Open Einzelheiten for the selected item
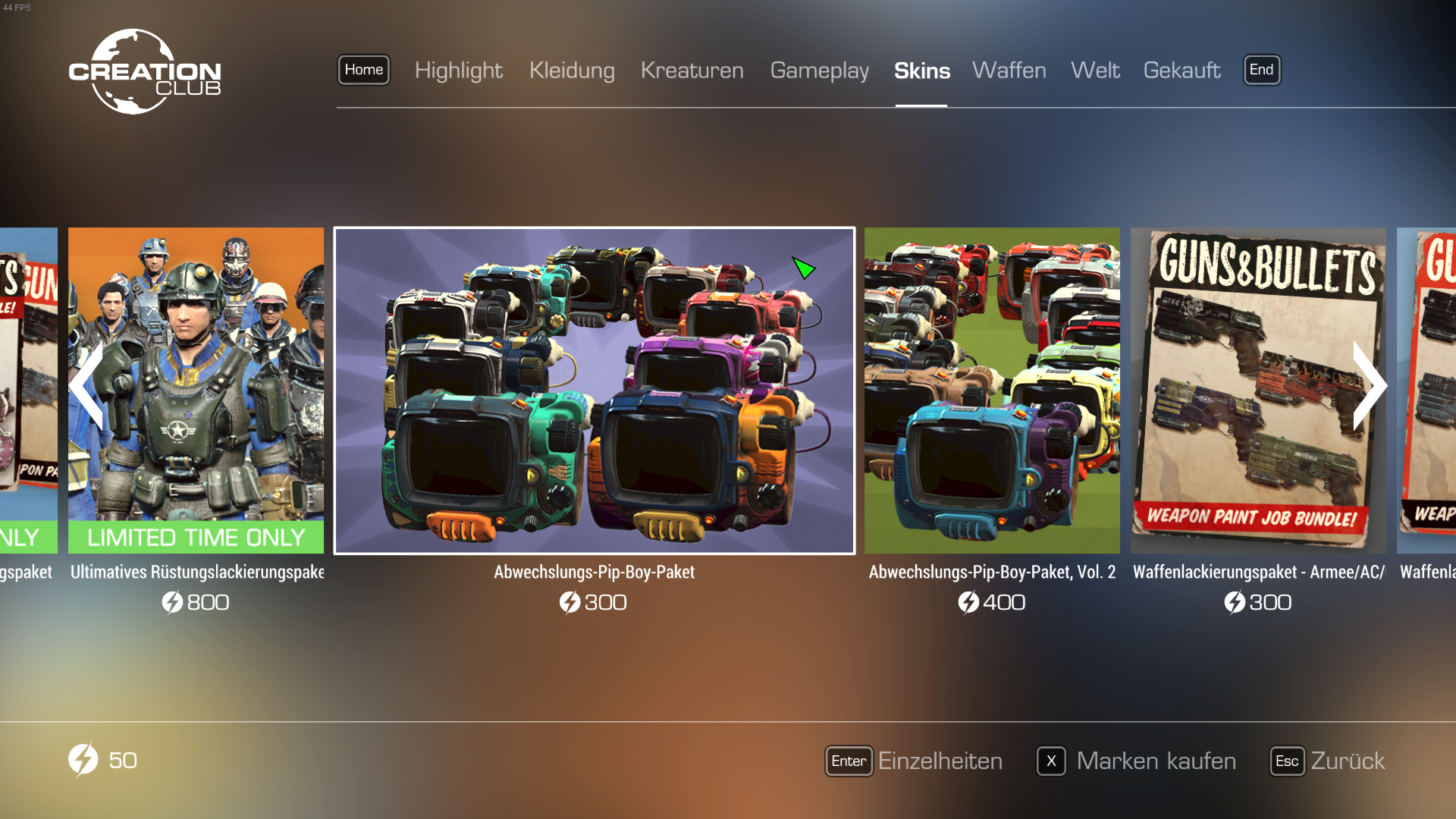Screen dimensions: 1456x819 coord(914,761)
